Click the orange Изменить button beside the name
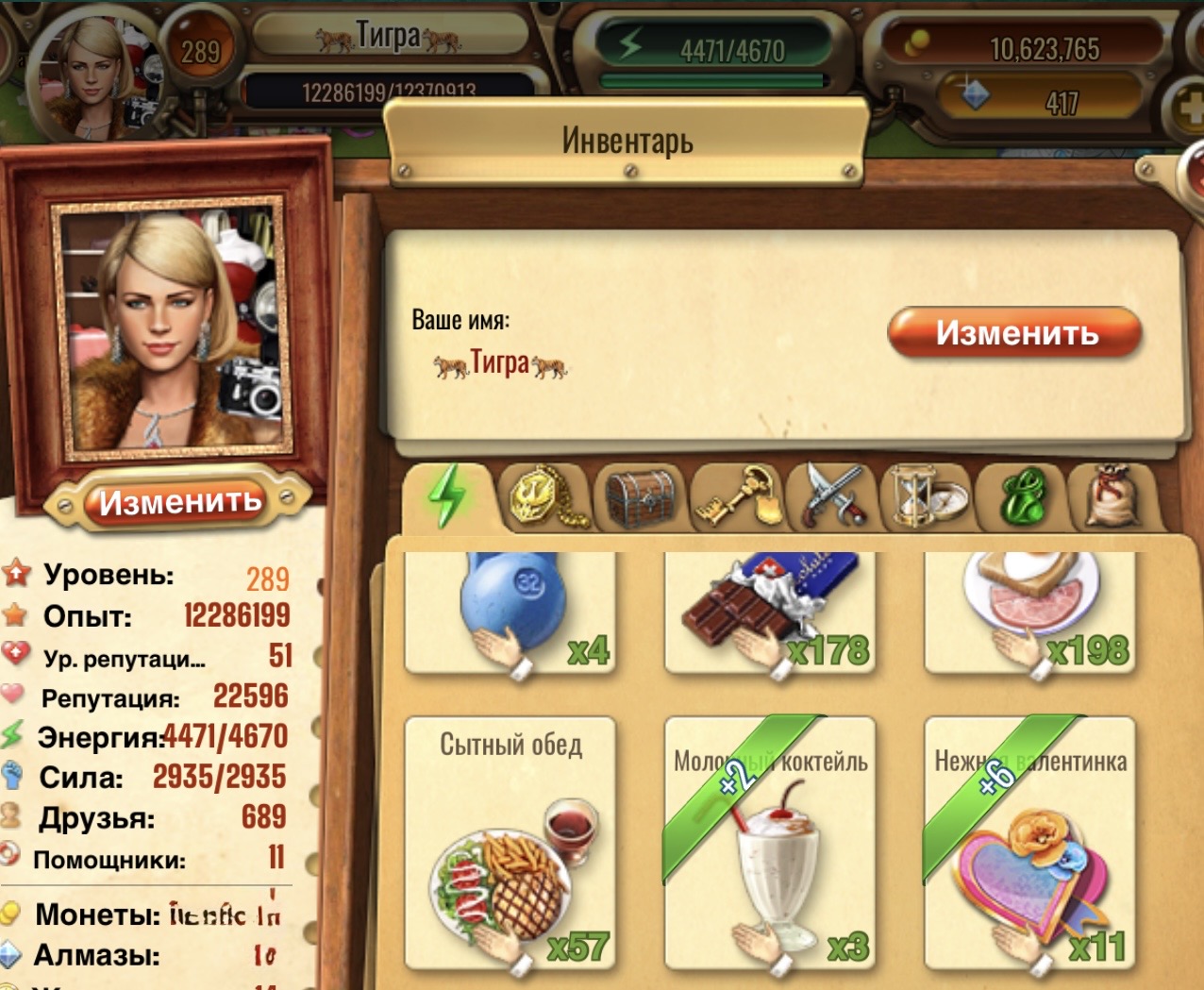 point(1014,333)
